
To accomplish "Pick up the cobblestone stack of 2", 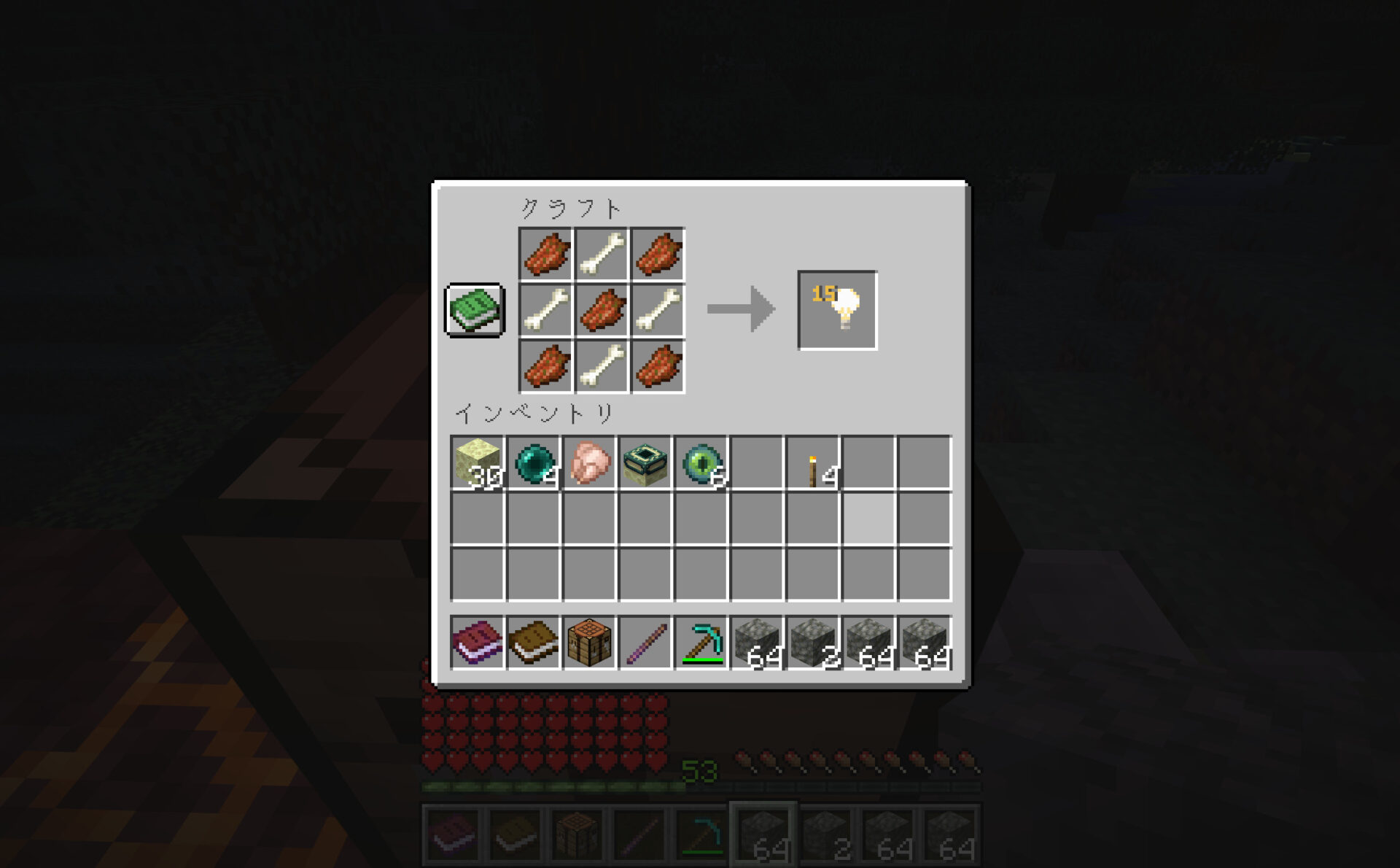I will [x=813, y=643].
